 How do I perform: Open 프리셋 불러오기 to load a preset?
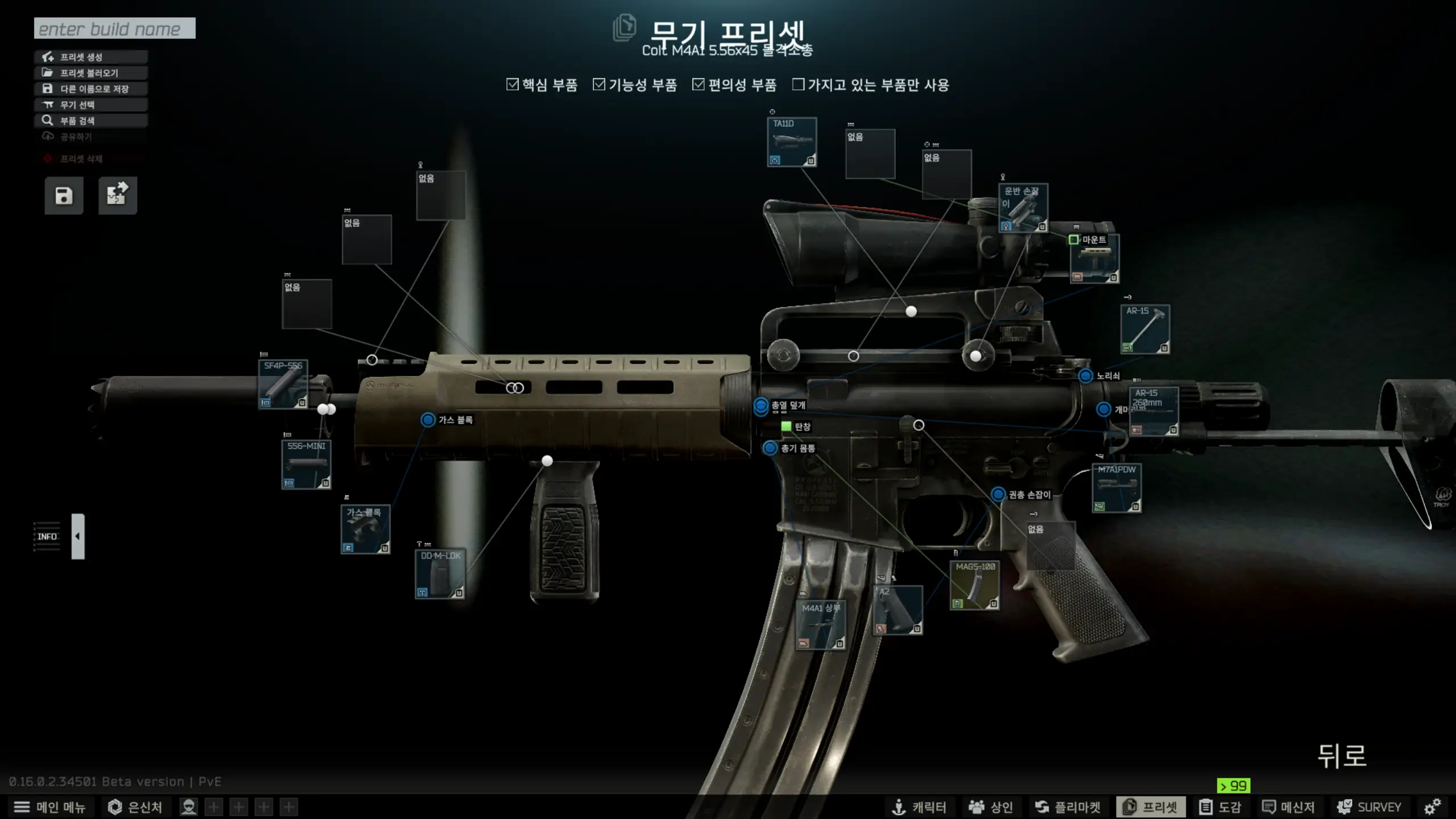pos(91,73)
